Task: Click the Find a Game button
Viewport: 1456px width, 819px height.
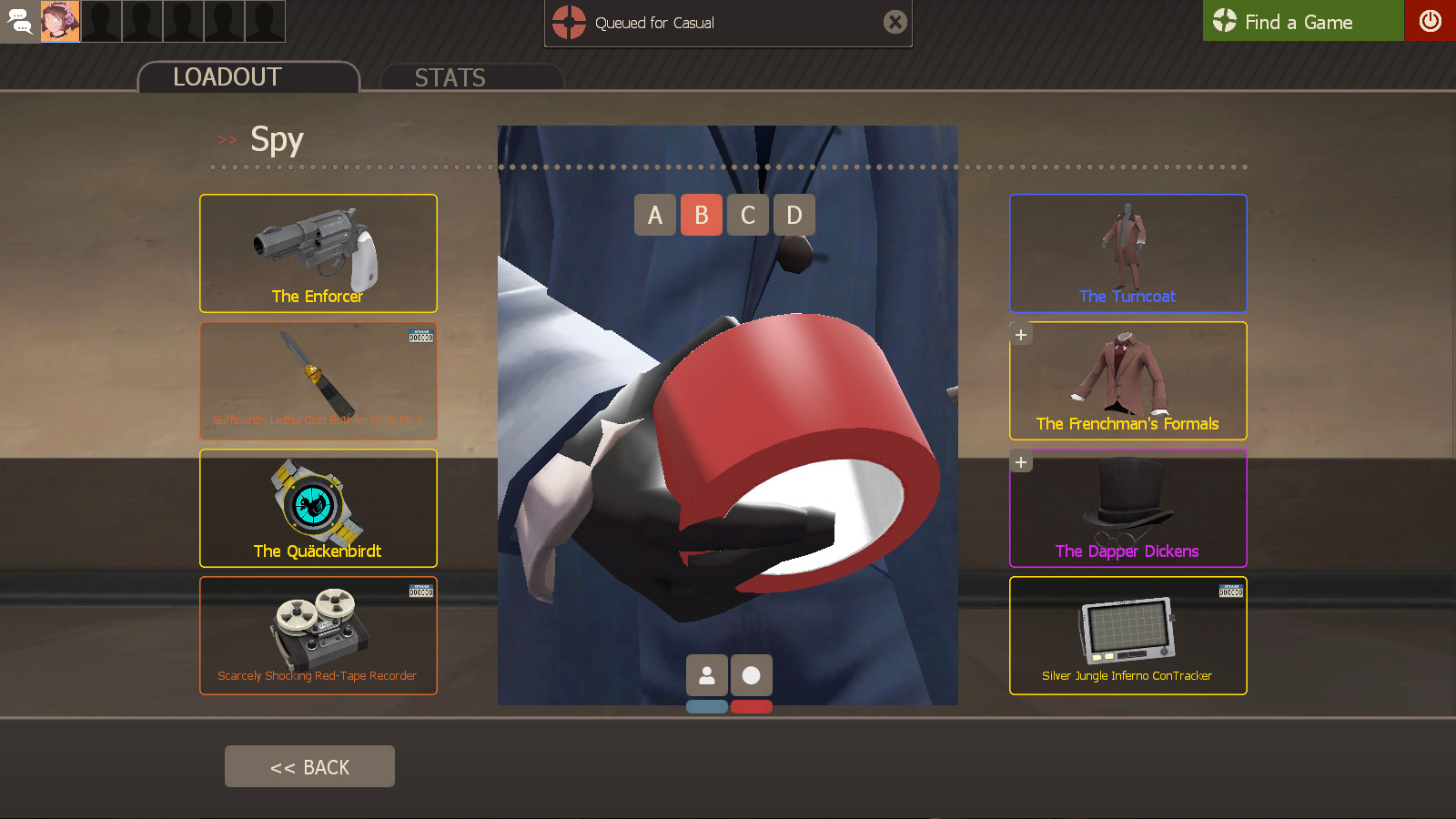Action: pos(1303,21)
